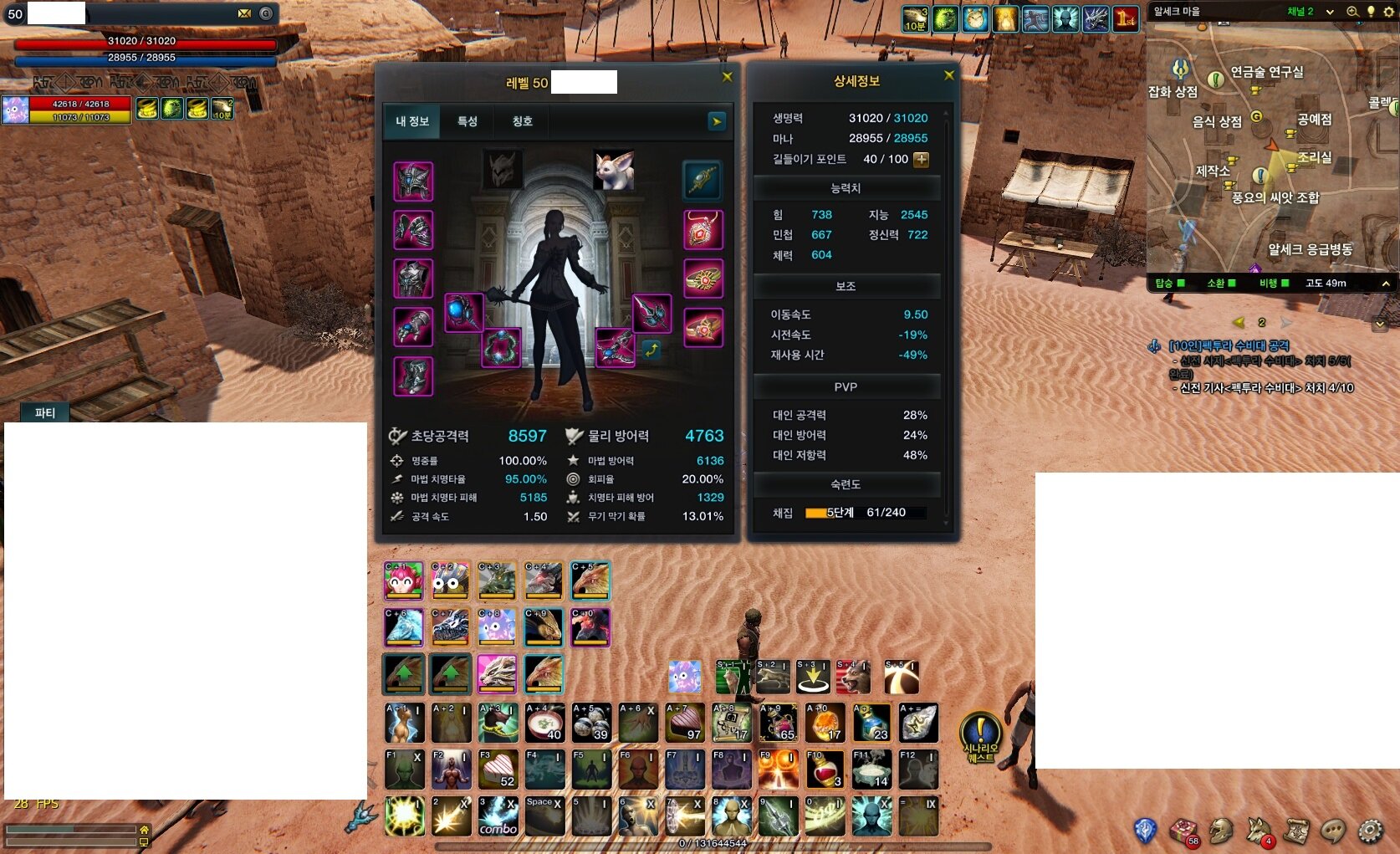Click the 1st event icon in top toolbar

point(1125,18)
